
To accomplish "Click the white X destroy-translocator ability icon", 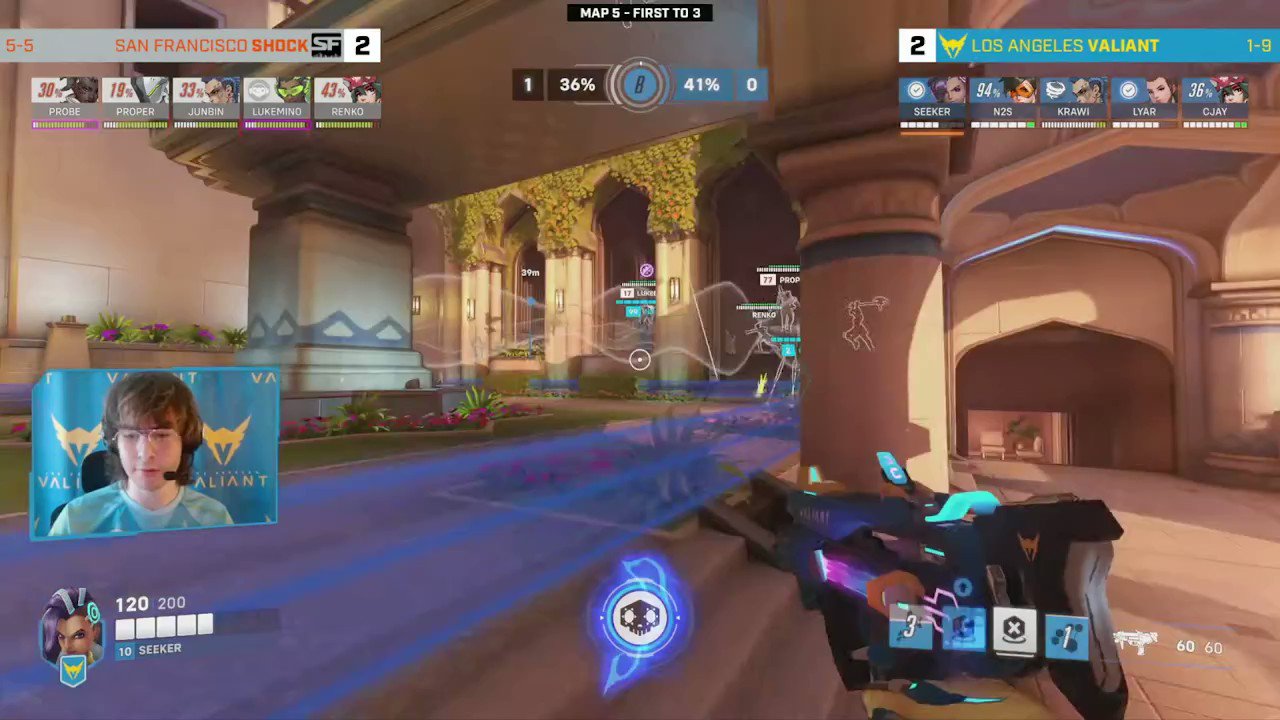I will pos(1014,627).
